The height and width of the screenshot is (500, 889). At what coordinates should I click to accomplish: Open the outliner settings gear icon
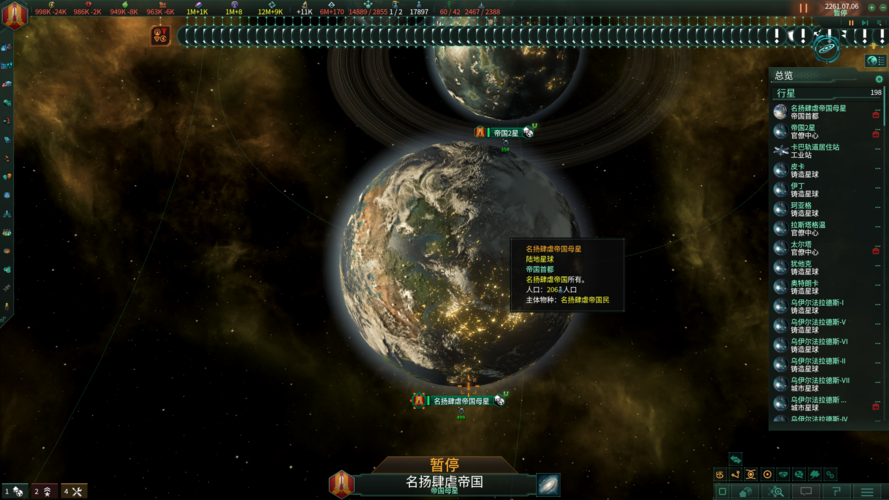879,79
